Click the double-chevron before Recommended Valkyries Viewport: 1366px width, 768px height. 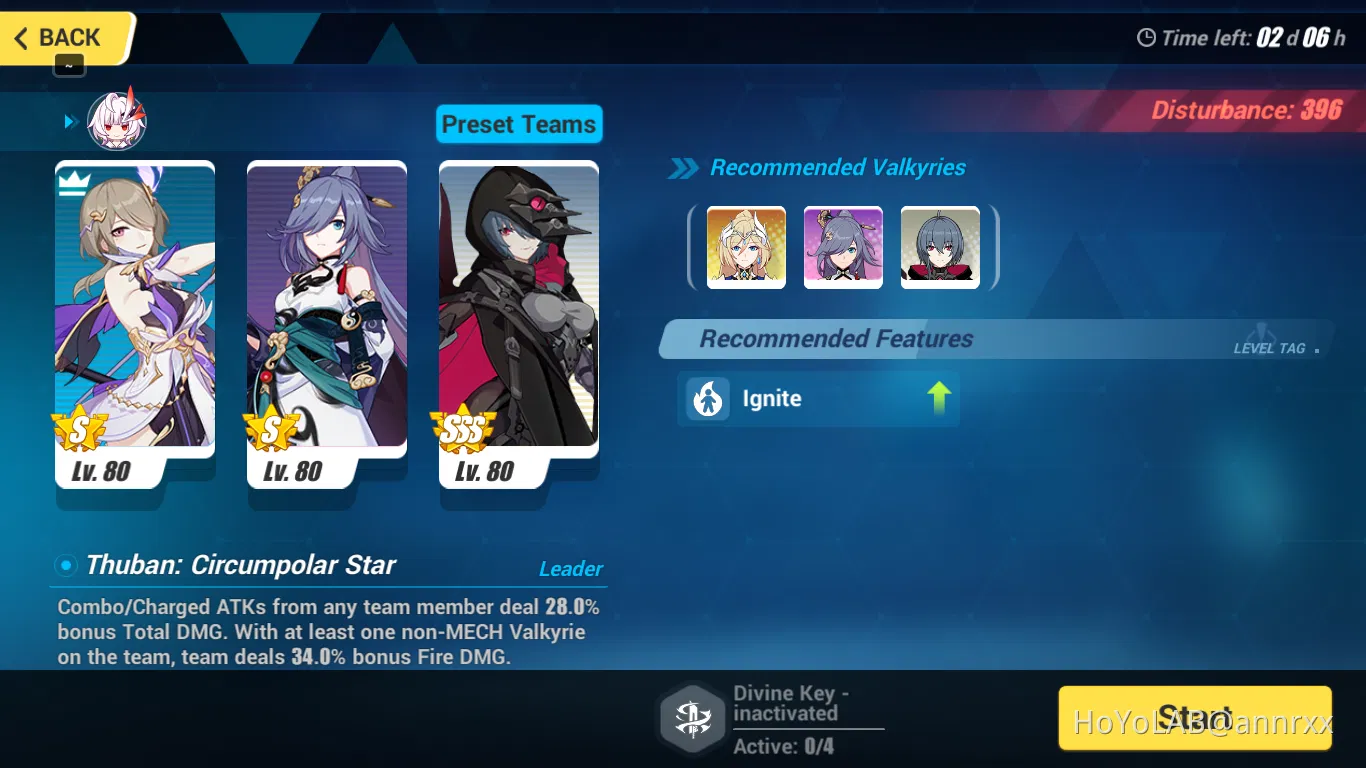pos(684,169)
